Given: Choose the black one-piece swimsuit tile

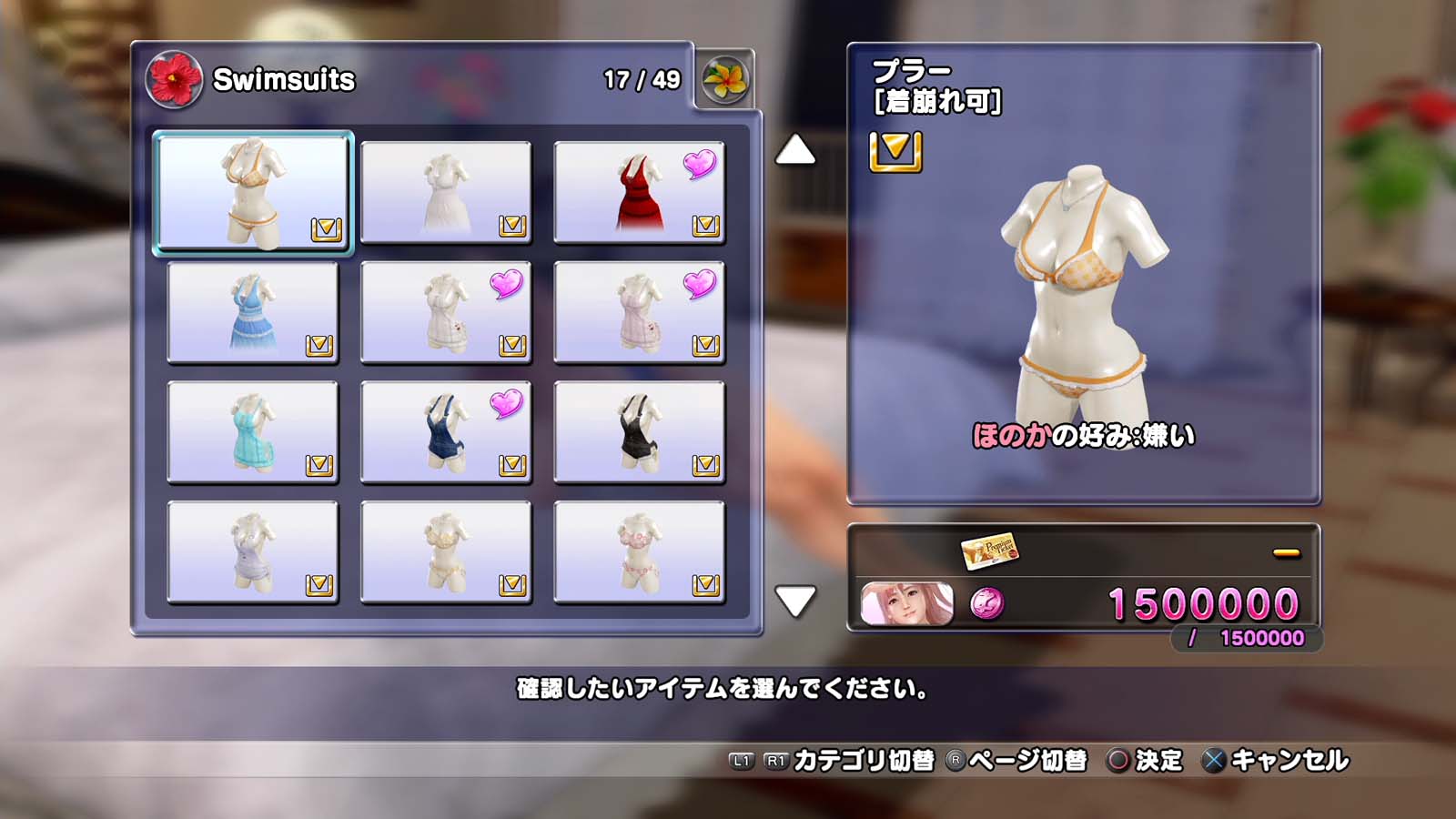Looking at the screenshot, I should (639, 432).
